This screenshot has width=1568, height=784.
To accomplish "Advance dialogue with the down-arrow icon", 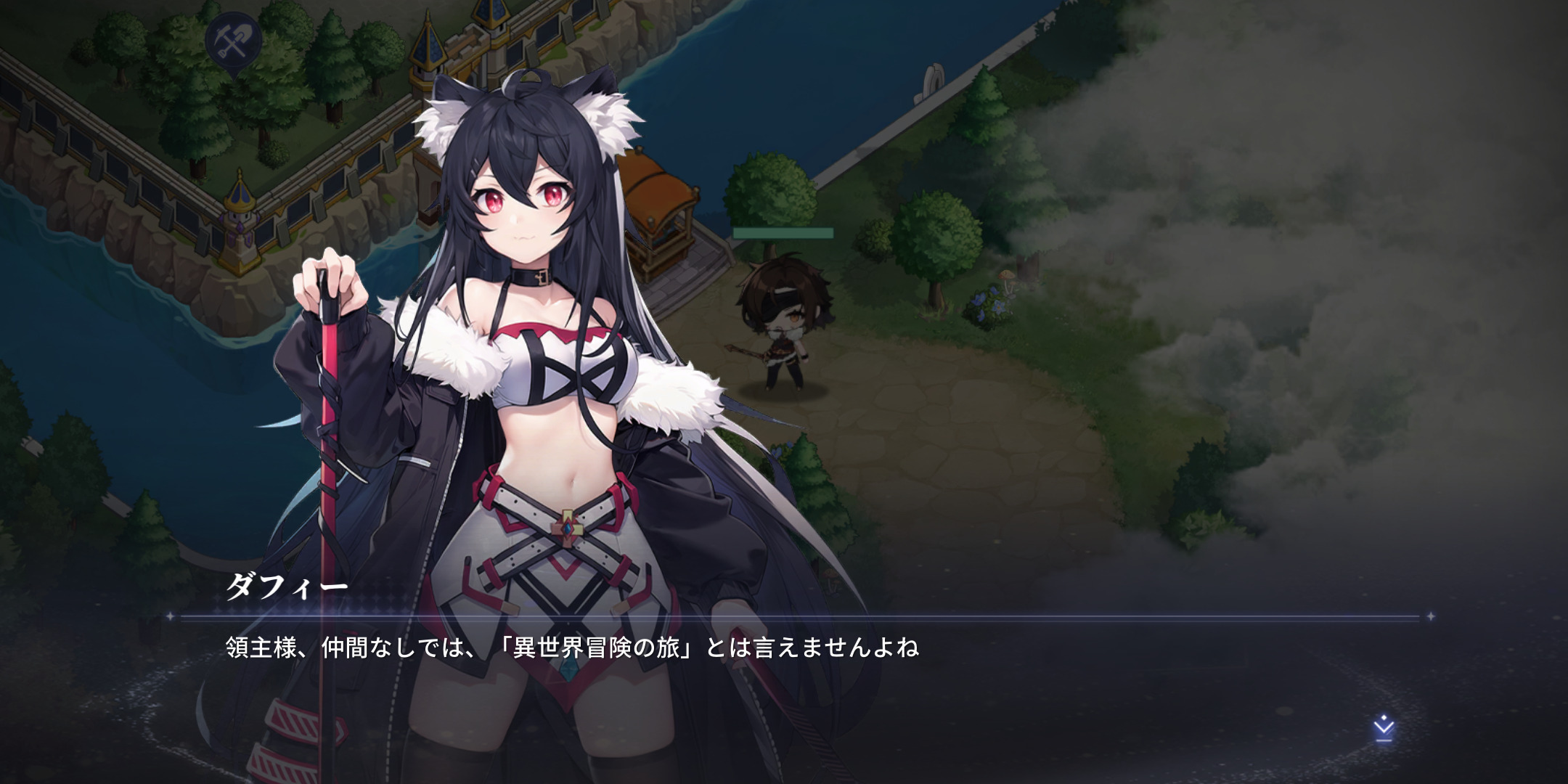I will pyautogui.click(x=1384, y=728).
